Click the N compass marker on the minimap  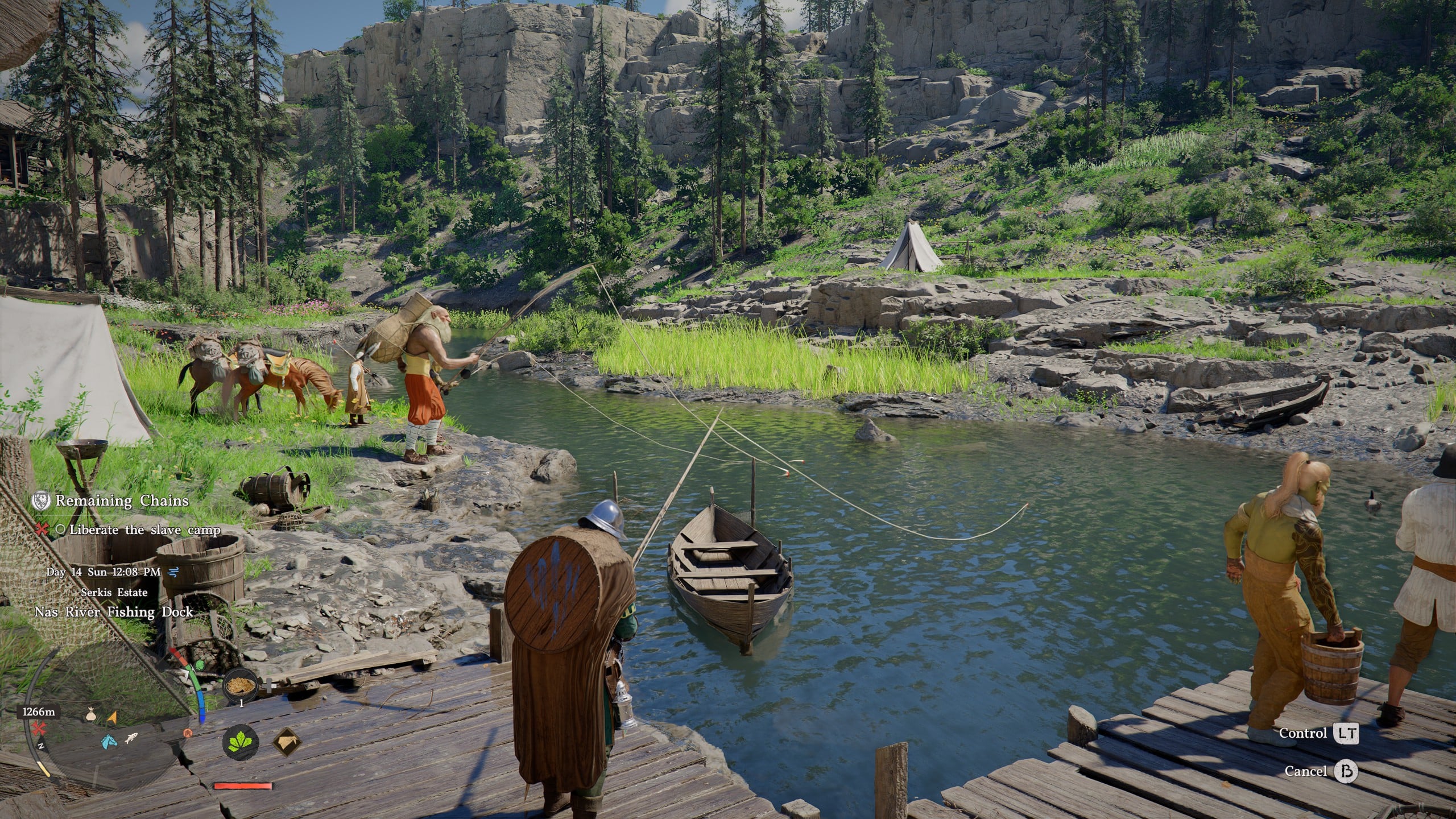(x=42, y=747)
